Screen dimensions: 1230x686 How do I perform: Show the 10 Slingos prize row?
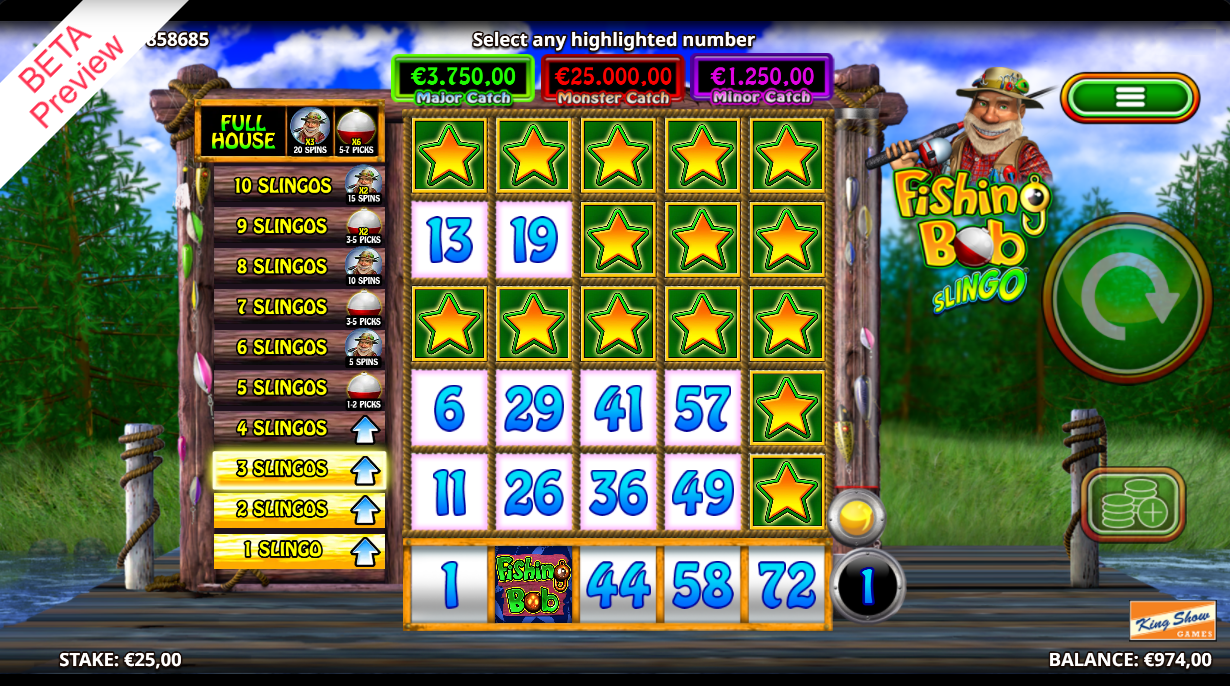tap(298, 186)
